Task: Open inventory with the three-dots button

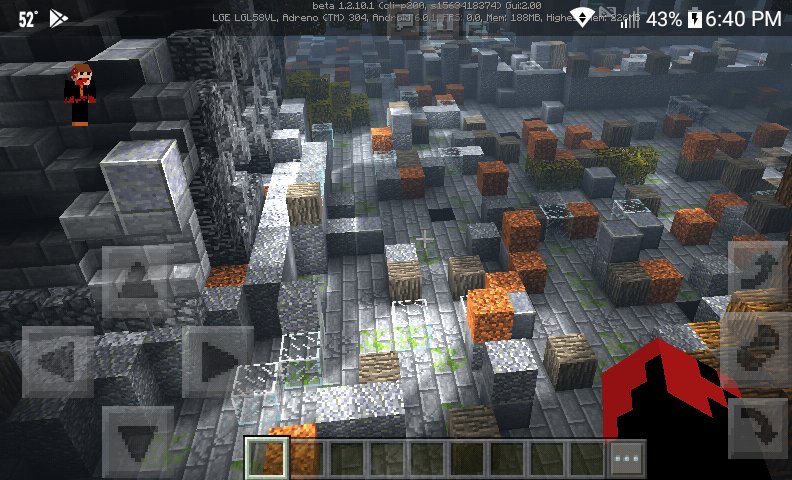Action: coord(627,458)
